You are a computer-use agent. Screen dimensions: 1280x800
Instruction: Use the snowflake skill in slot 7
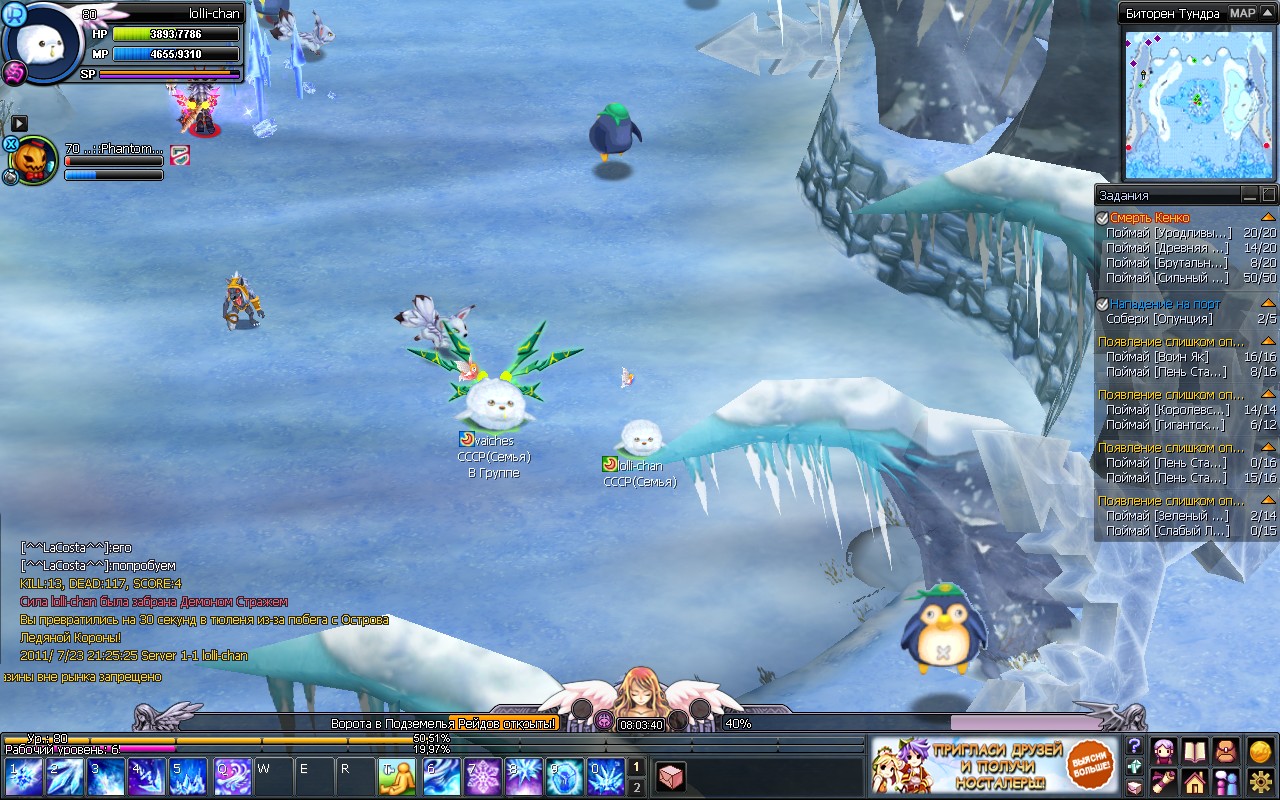pos(484,777)
